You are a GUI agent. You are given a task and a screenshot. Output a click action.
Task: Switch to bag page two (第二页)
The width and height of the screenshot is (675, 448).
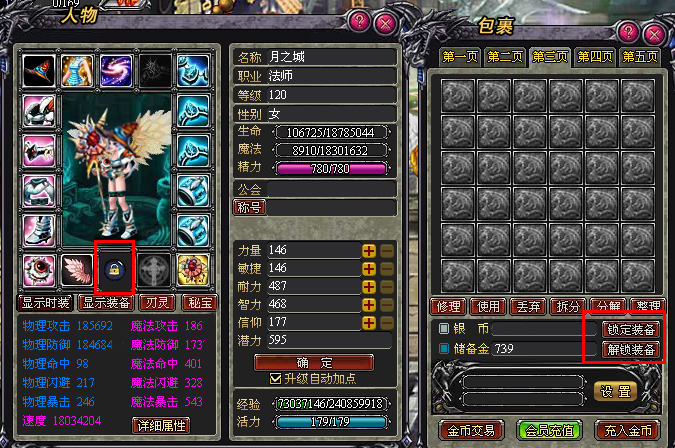(507, 57)
